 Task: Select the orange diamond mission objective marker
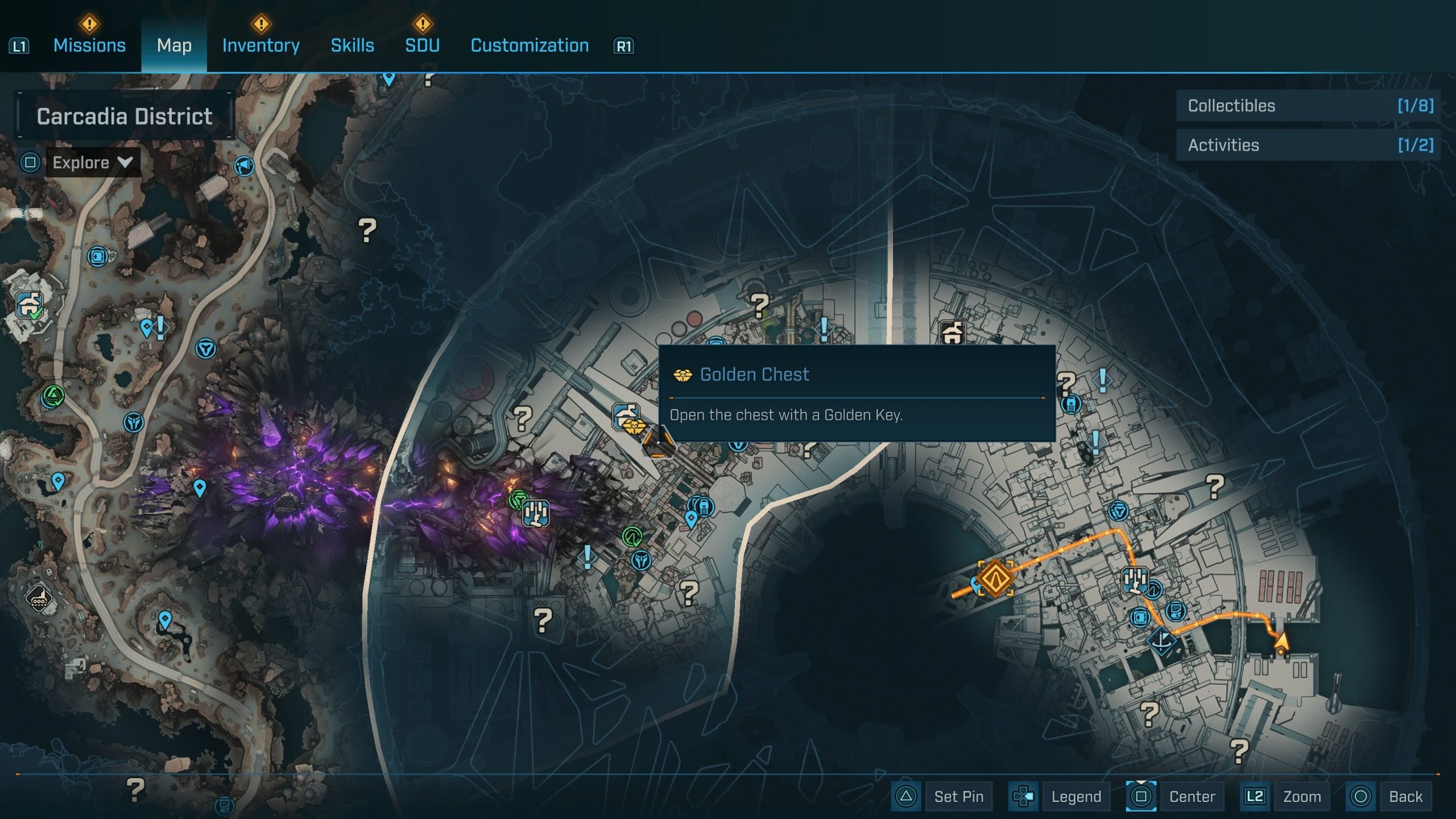995,578
